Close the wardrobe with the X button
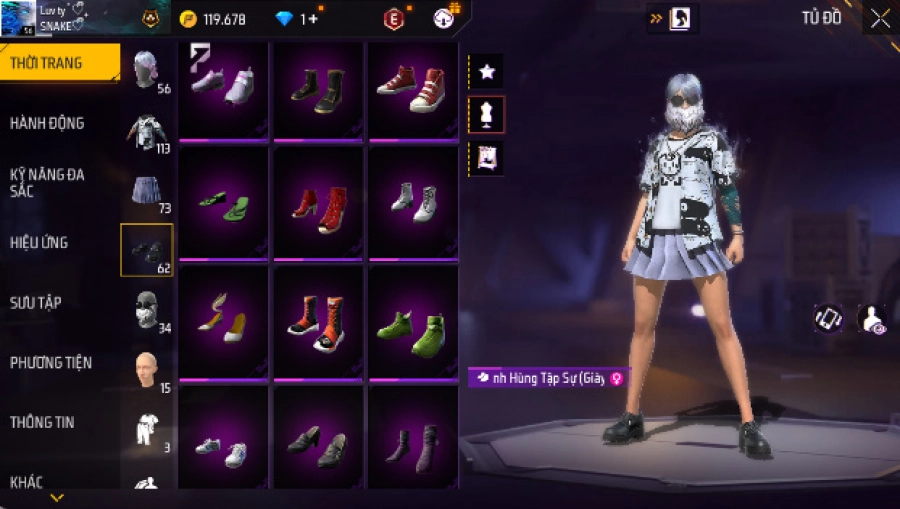Image resolution: width=900 pixels, height=509 pixels. click(880, 18)
